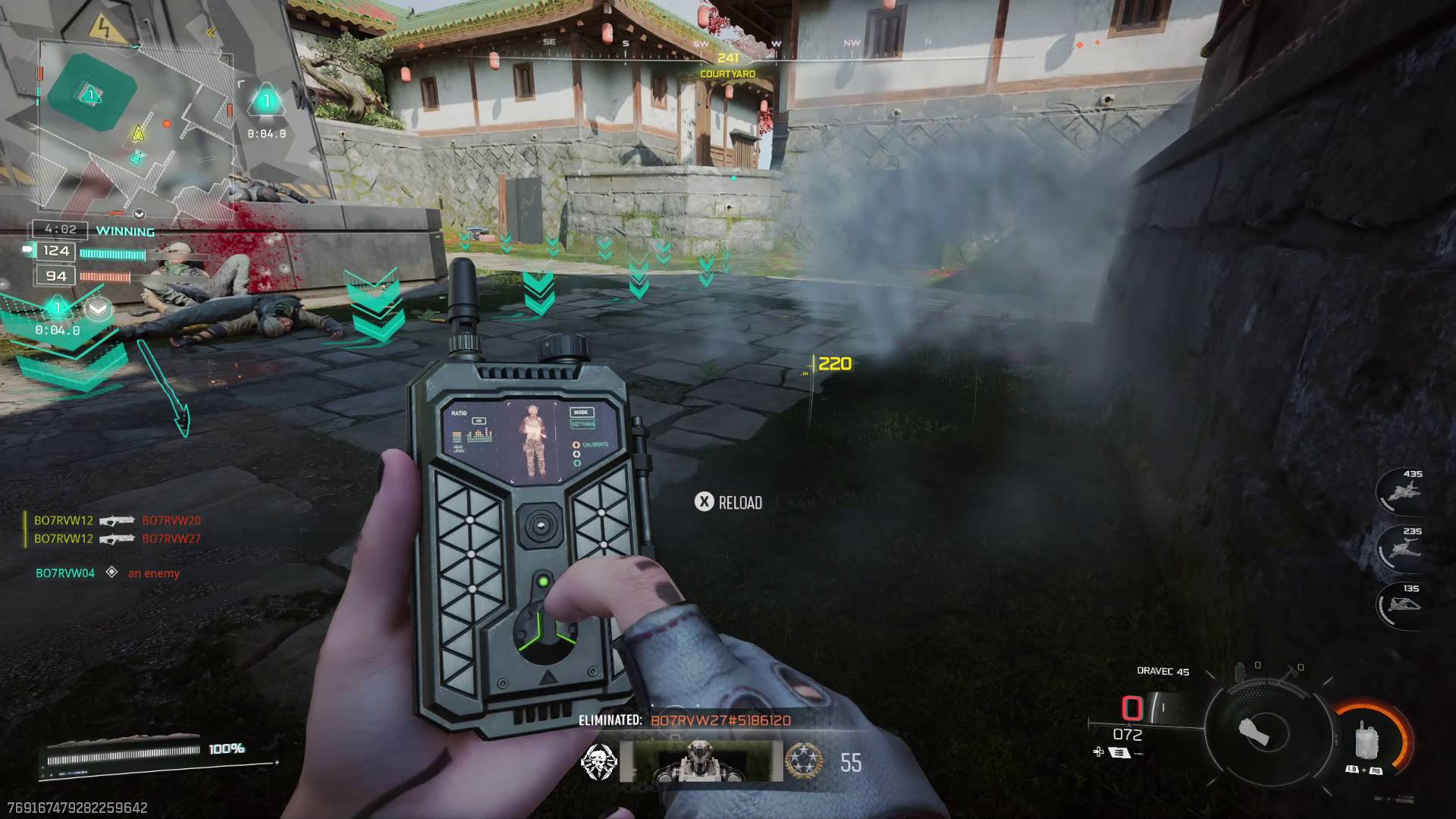Activate the 235-point fighter jet killstreak
Screen dimensions: 1456x819
point(1404,548)
